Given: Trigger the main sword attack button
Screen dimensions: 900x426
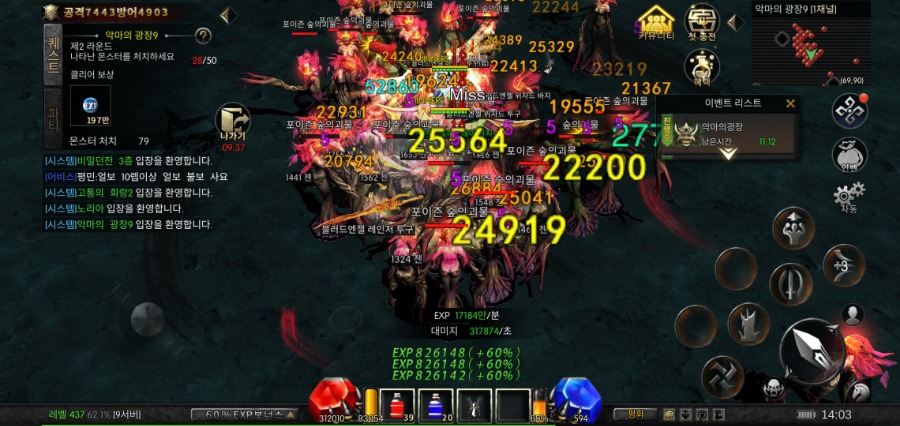Looking at the screenshot, I should coord(811,350).
